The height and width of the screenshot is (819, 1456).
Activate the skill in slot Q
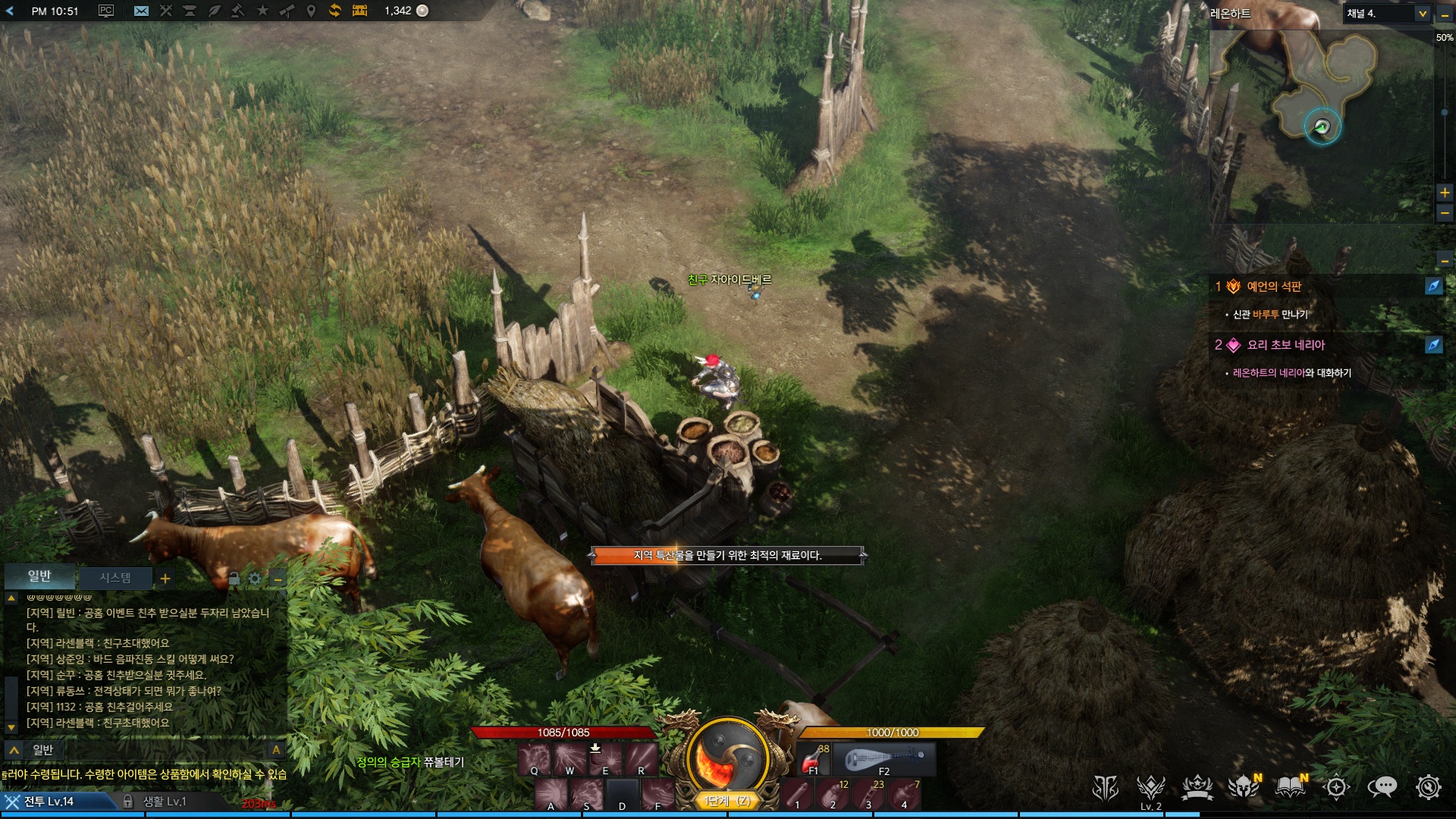(535, 759)
